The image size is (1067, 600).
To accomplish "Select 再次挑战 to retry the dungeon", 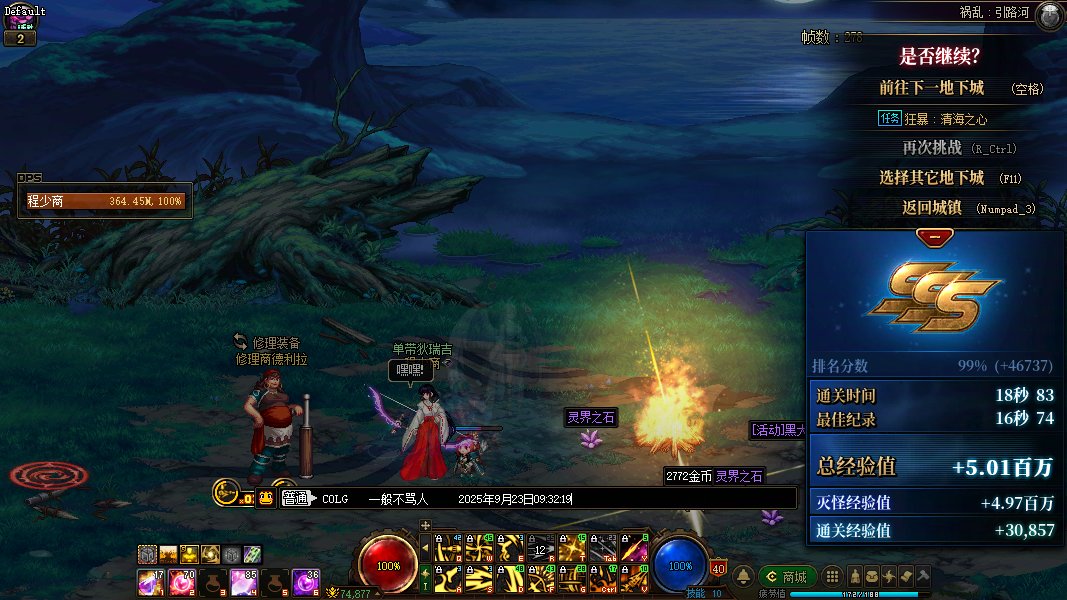I will point(932,147).
